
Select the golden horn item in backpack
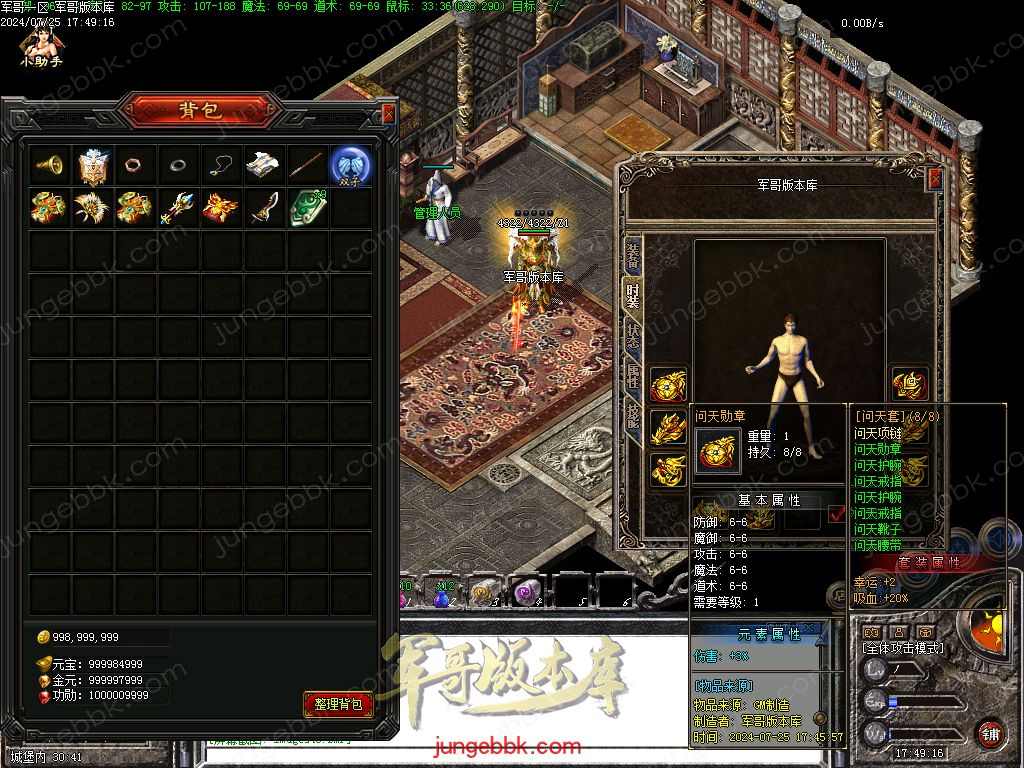[x=49, y=165]
